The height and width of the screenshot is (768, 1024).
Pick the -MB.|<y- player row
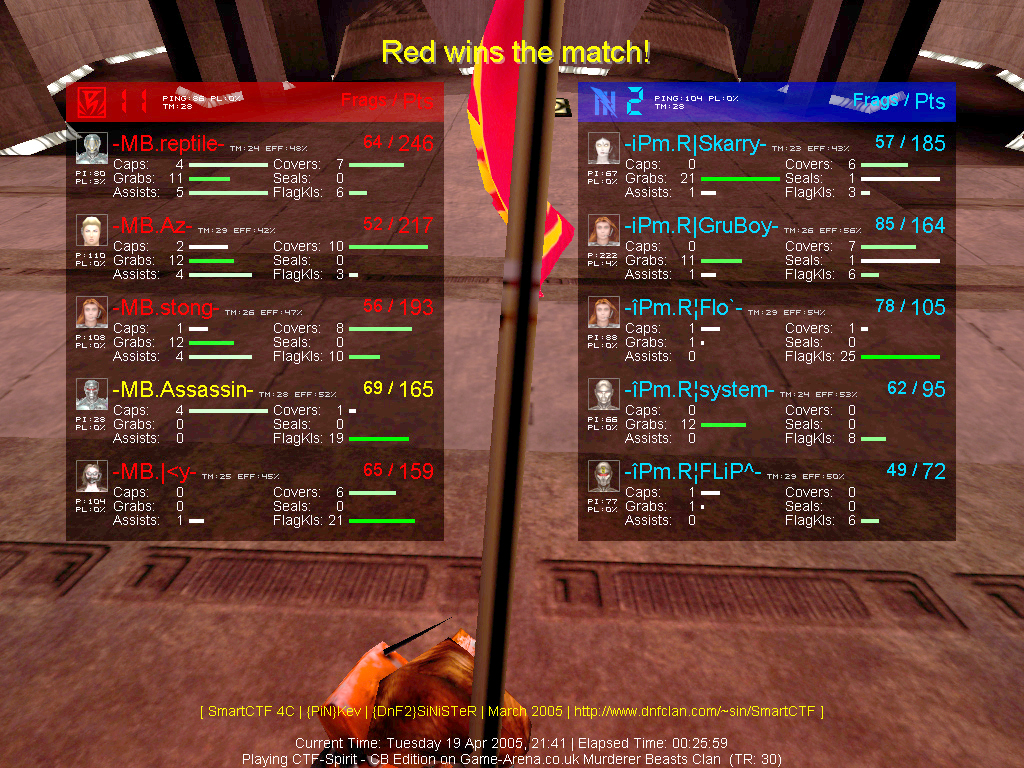[x=154, y=472]
